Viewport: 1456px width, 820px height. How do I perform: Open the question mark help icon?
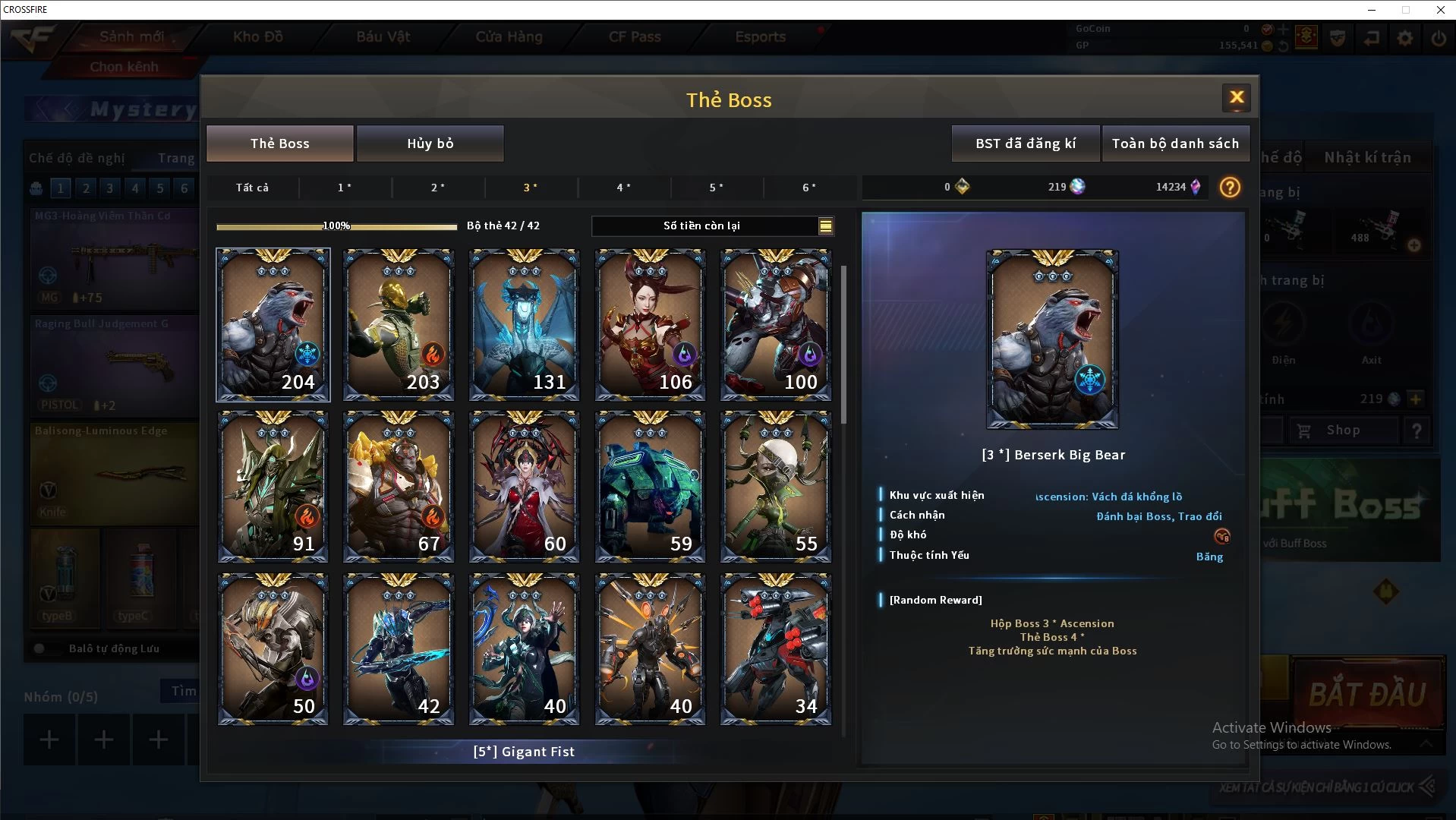tap(1230, 188)
